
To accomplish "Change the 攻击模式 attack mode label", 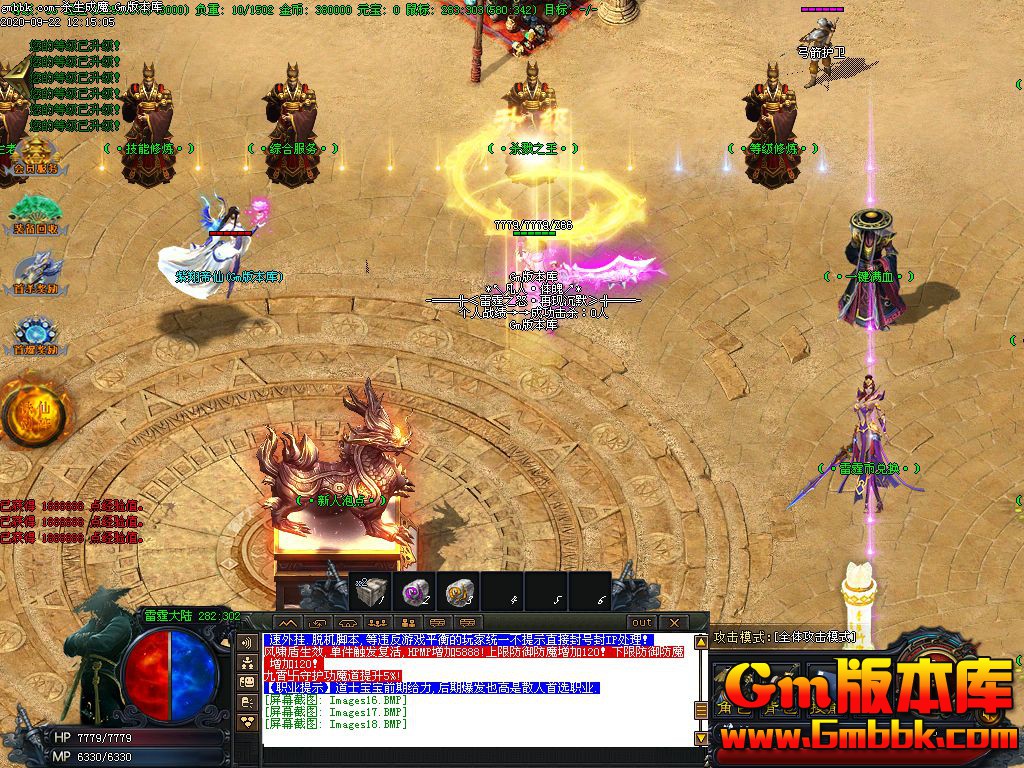I will [785, 636].
